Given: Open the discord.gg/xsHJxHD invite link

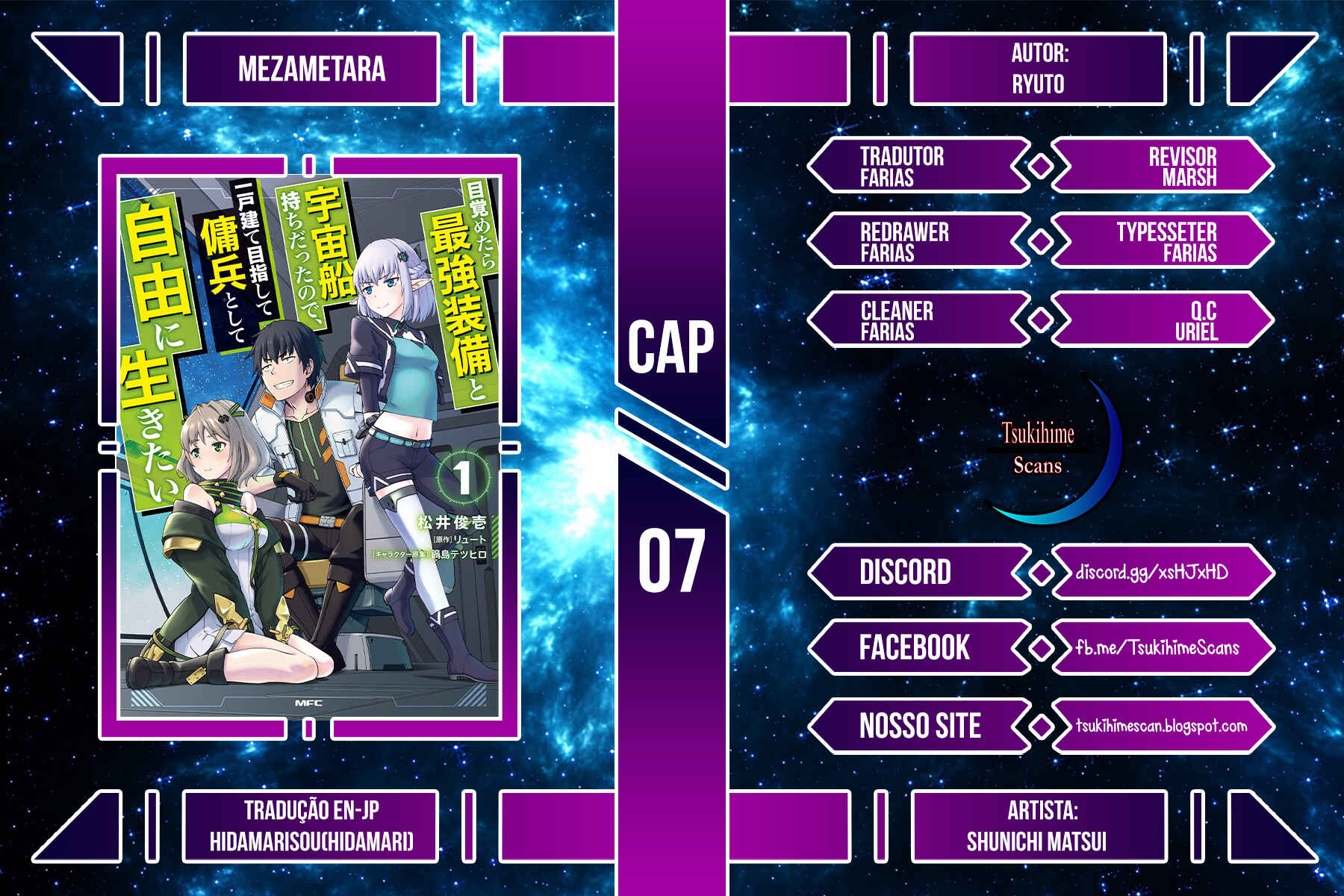Looking at the screenshot, I should point(1151,573).
